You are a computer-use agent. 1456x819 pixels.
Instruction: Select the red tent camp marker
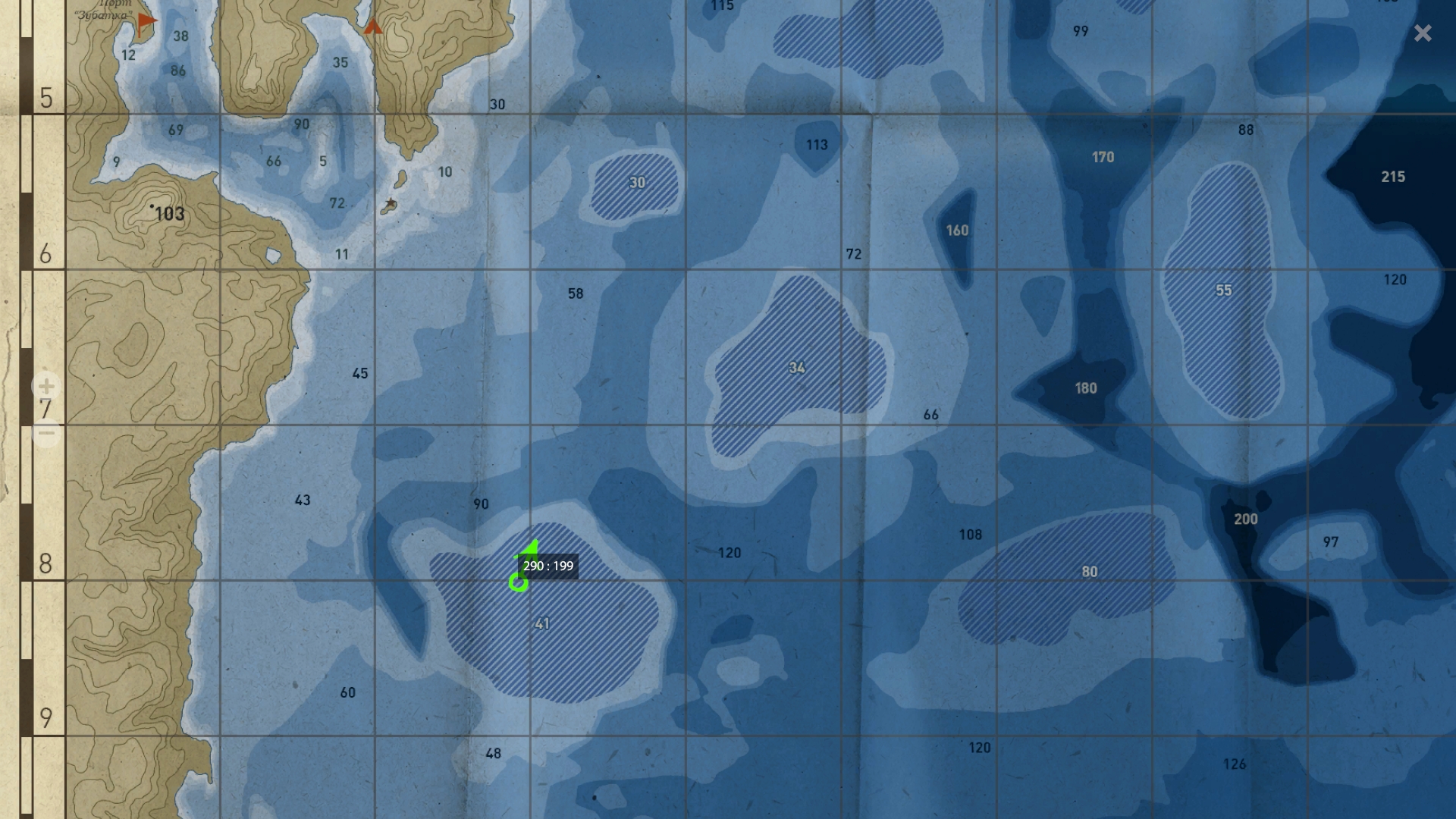click(x=372, y=27)
